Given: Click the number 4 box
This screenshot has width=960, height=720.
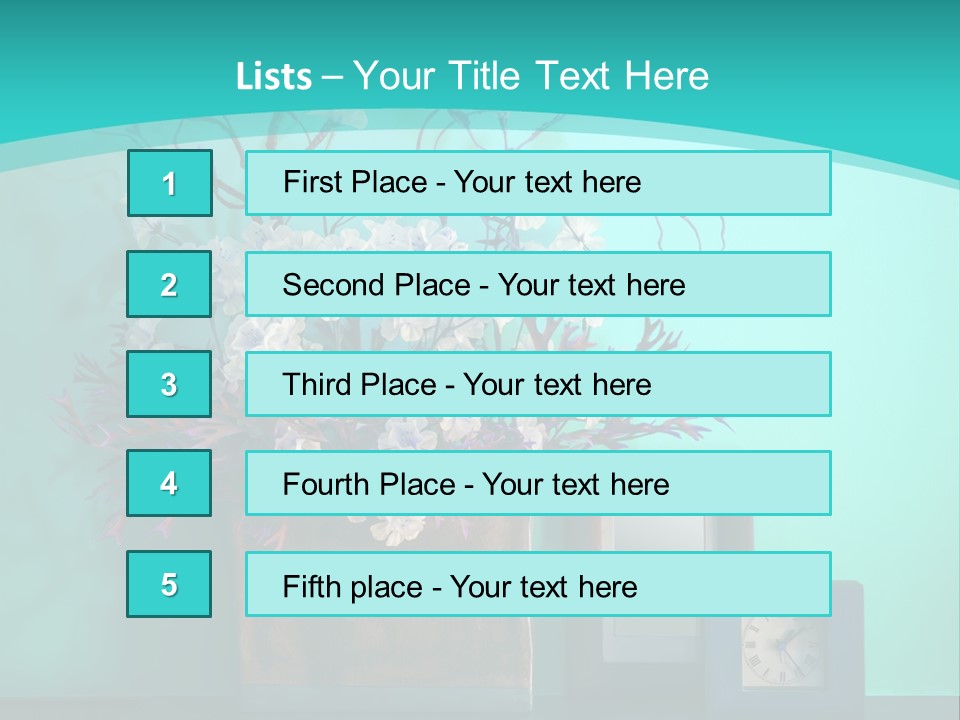Looking at the screenshot, I should (x=169, y=484).
